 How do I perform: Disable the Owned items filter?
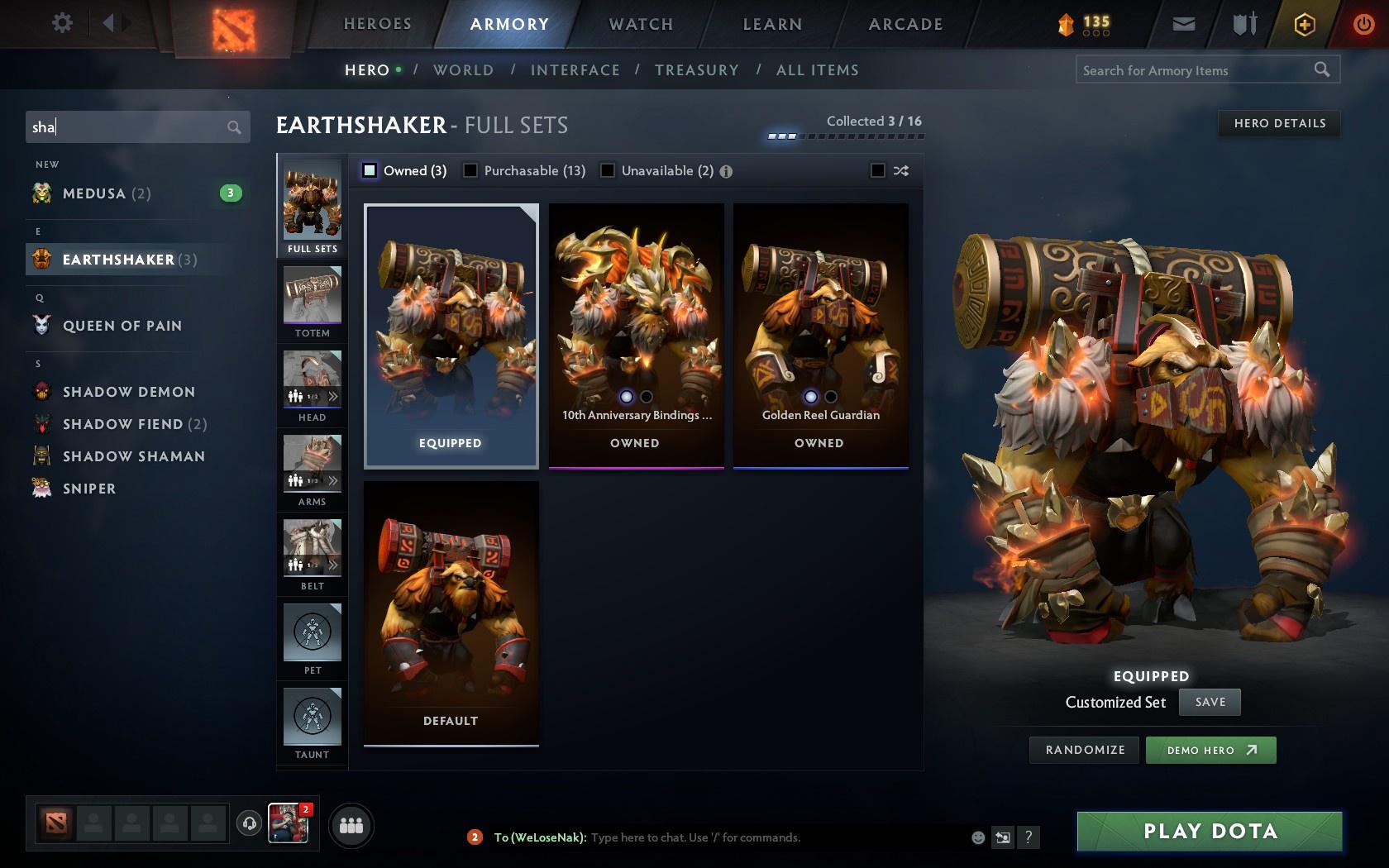tap(368, 170)
